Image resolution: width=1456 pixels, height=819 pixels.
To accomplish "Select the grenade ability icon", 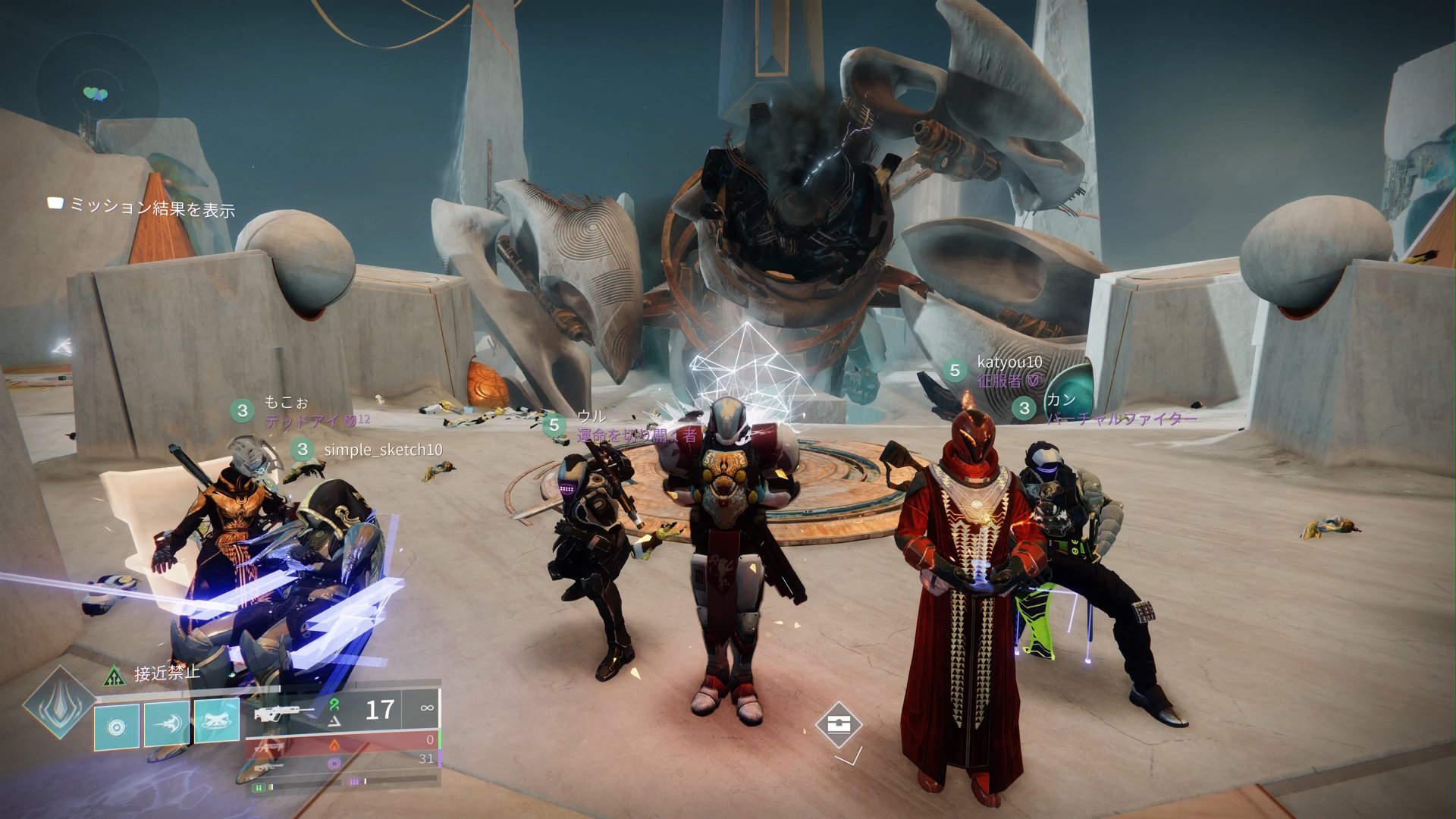I will click(117, 727).
